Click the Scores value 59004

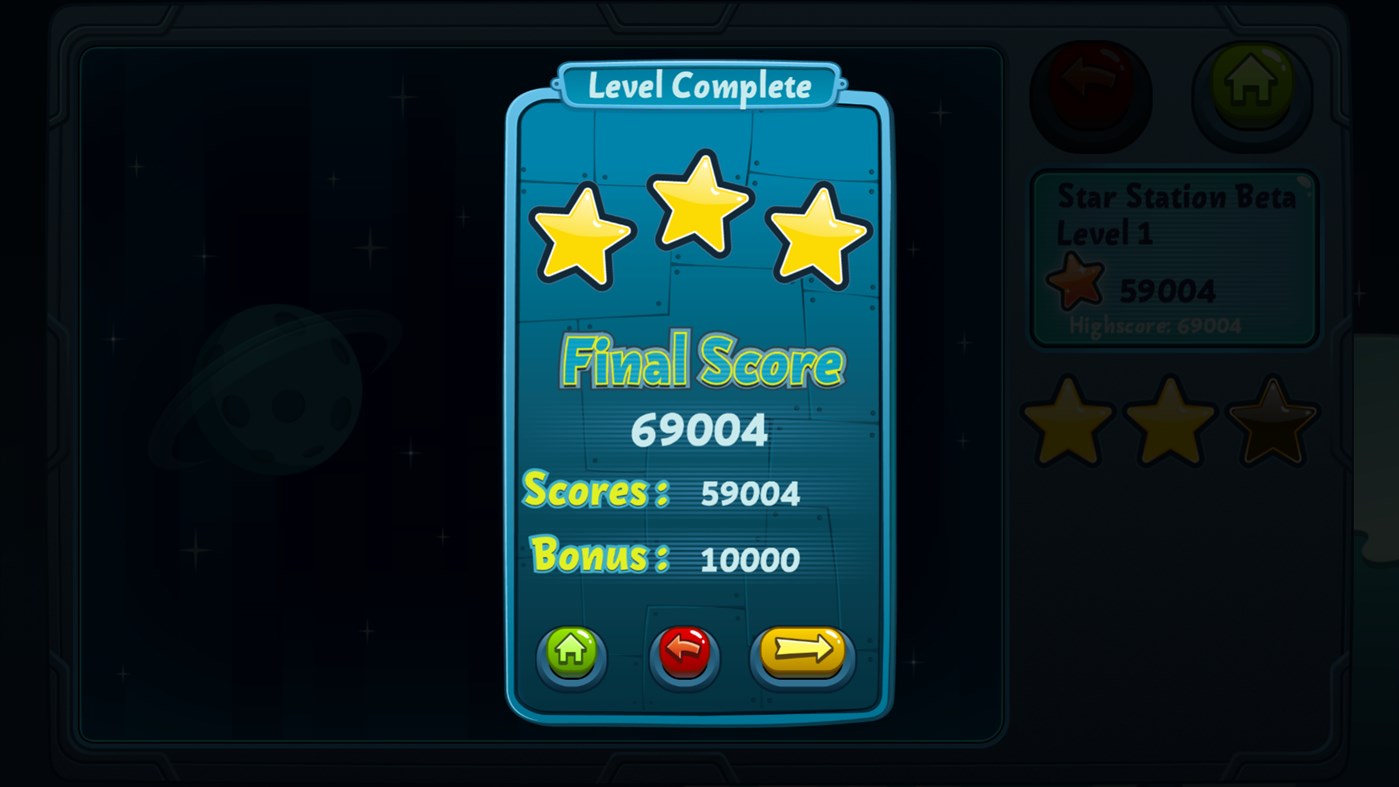coord(749,492)
